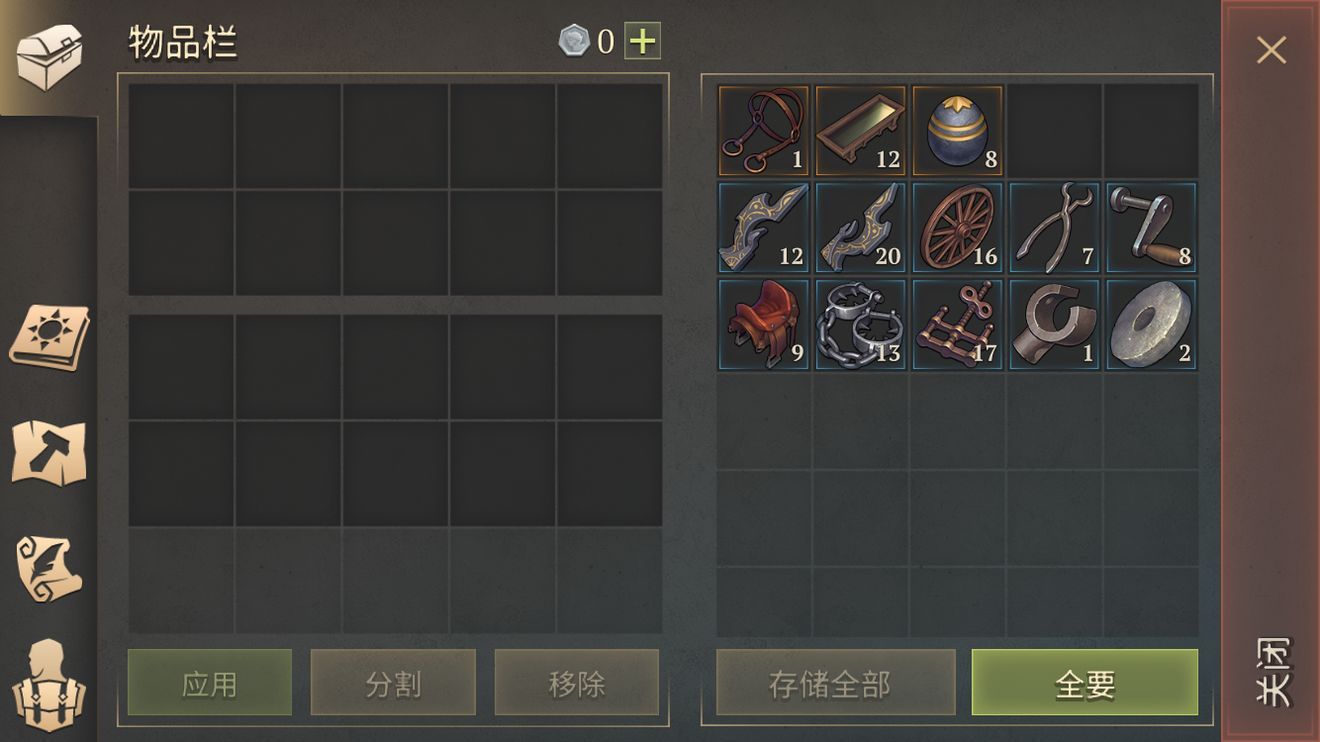
Task: Close the inventory with the X button
Action: tap(1271, 50)
